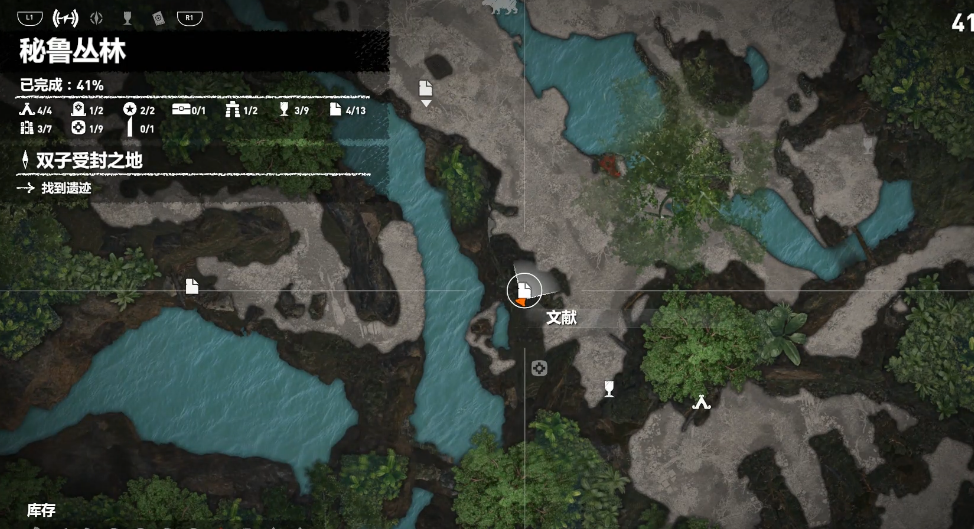Click the base camp tent marker on map

(702, 402)
